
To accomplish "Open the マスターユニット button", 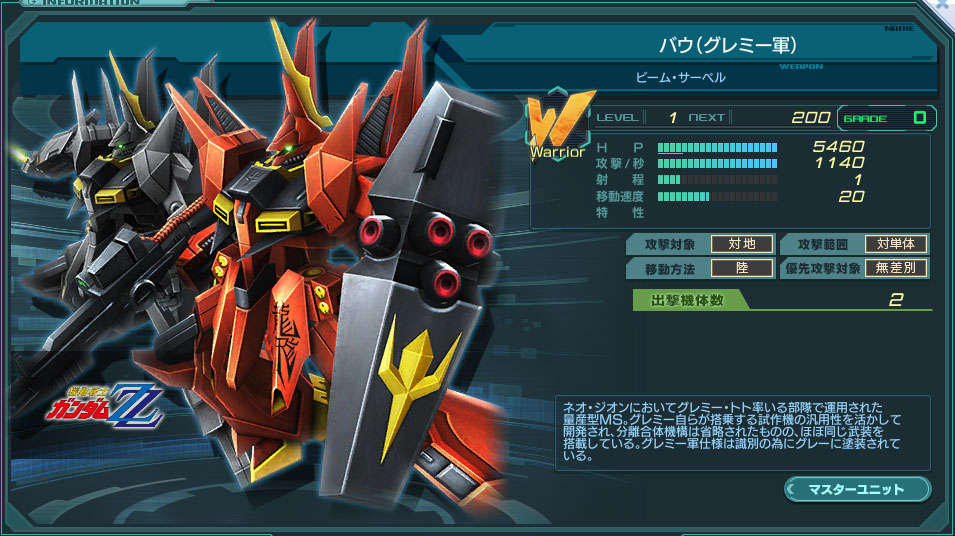I will [x=857, y=489].
